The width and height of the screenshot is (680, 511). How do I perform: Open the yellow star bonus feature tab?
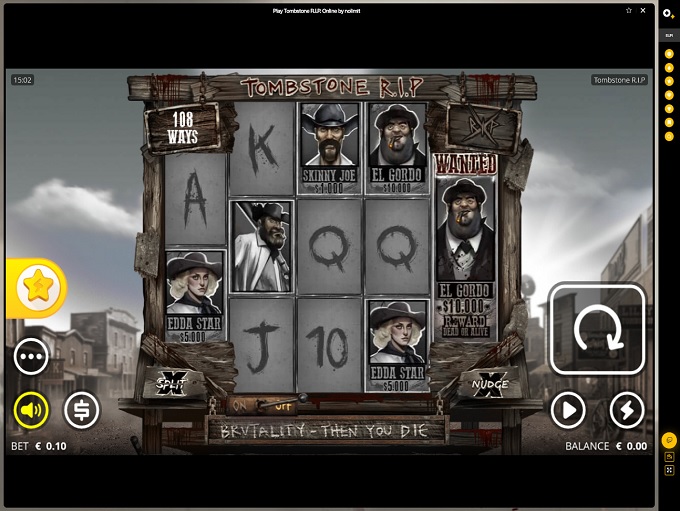pyautogui.click(x=38, y=288)
